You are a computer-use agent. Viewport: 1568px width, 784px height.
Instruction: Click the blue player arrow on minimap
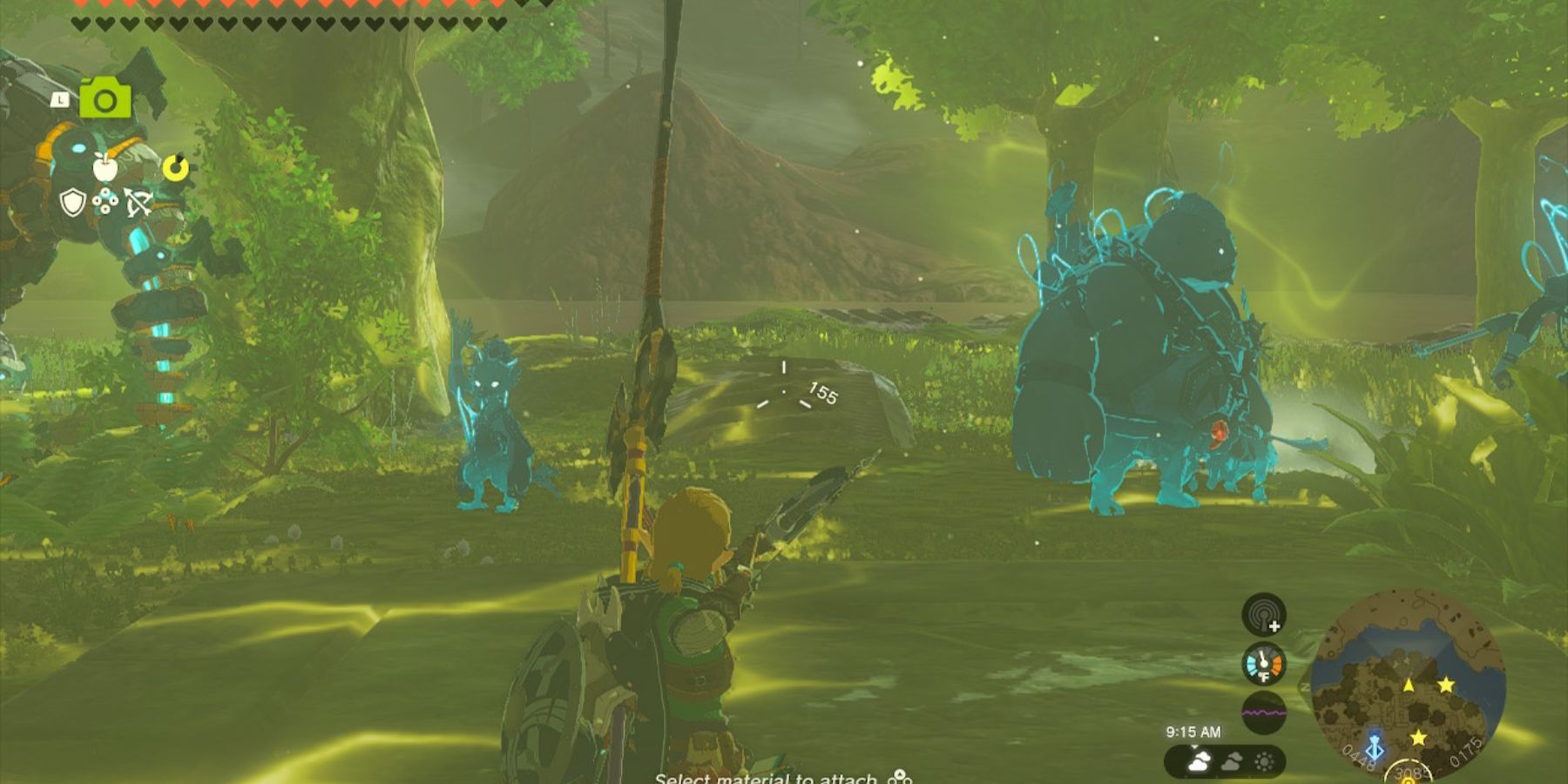point(1375,749)
